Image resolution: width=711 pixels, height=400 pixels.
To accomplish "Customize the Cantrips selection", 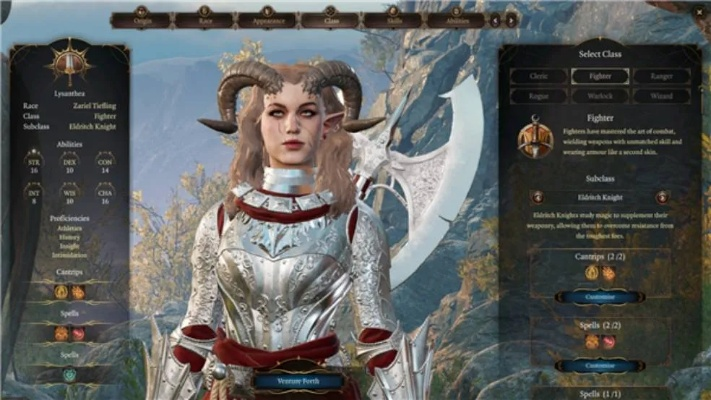I will click(600, 297).
